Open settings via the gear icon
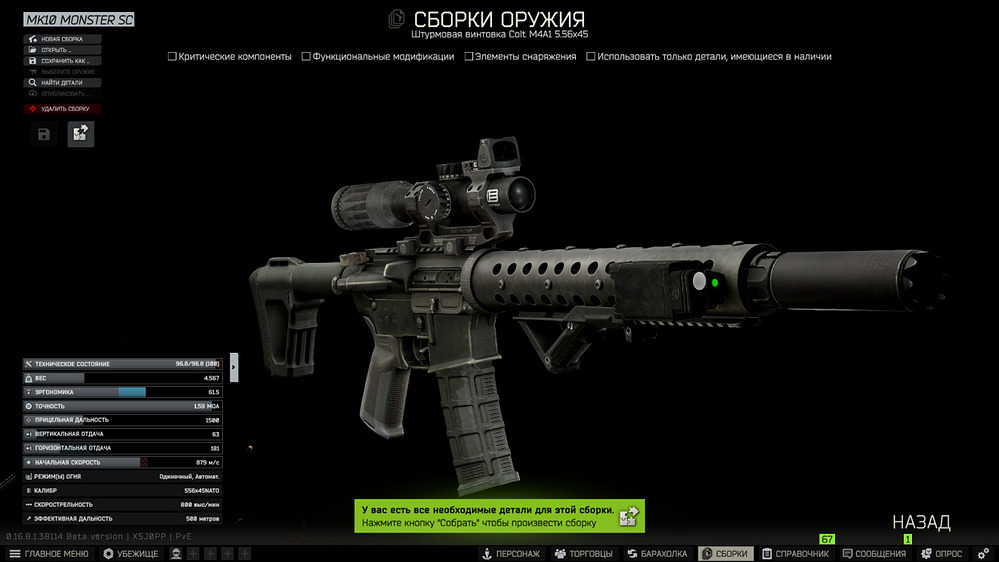The height and width of the screenshot is (562, 999). point(983,554)
